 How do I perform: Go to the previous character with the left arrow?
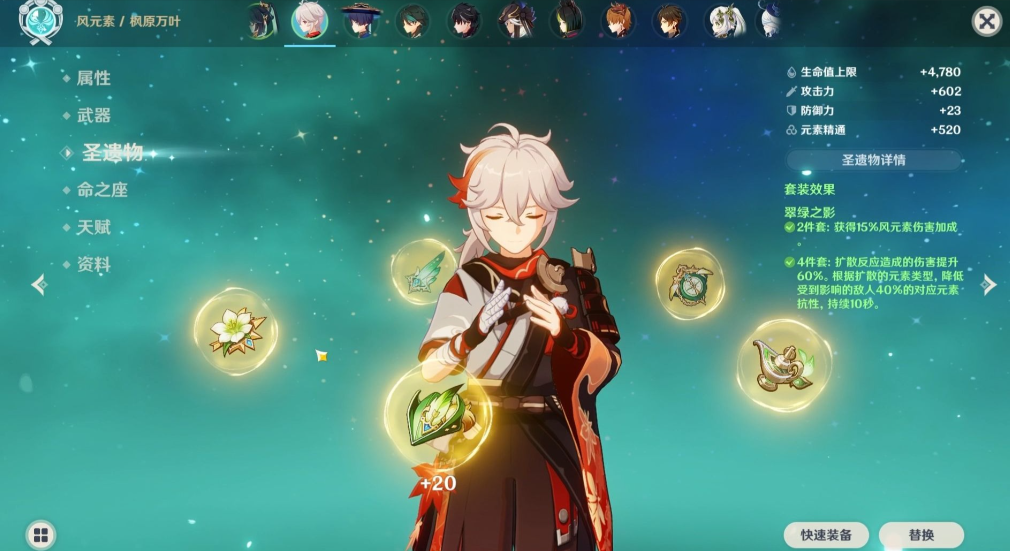39,285
